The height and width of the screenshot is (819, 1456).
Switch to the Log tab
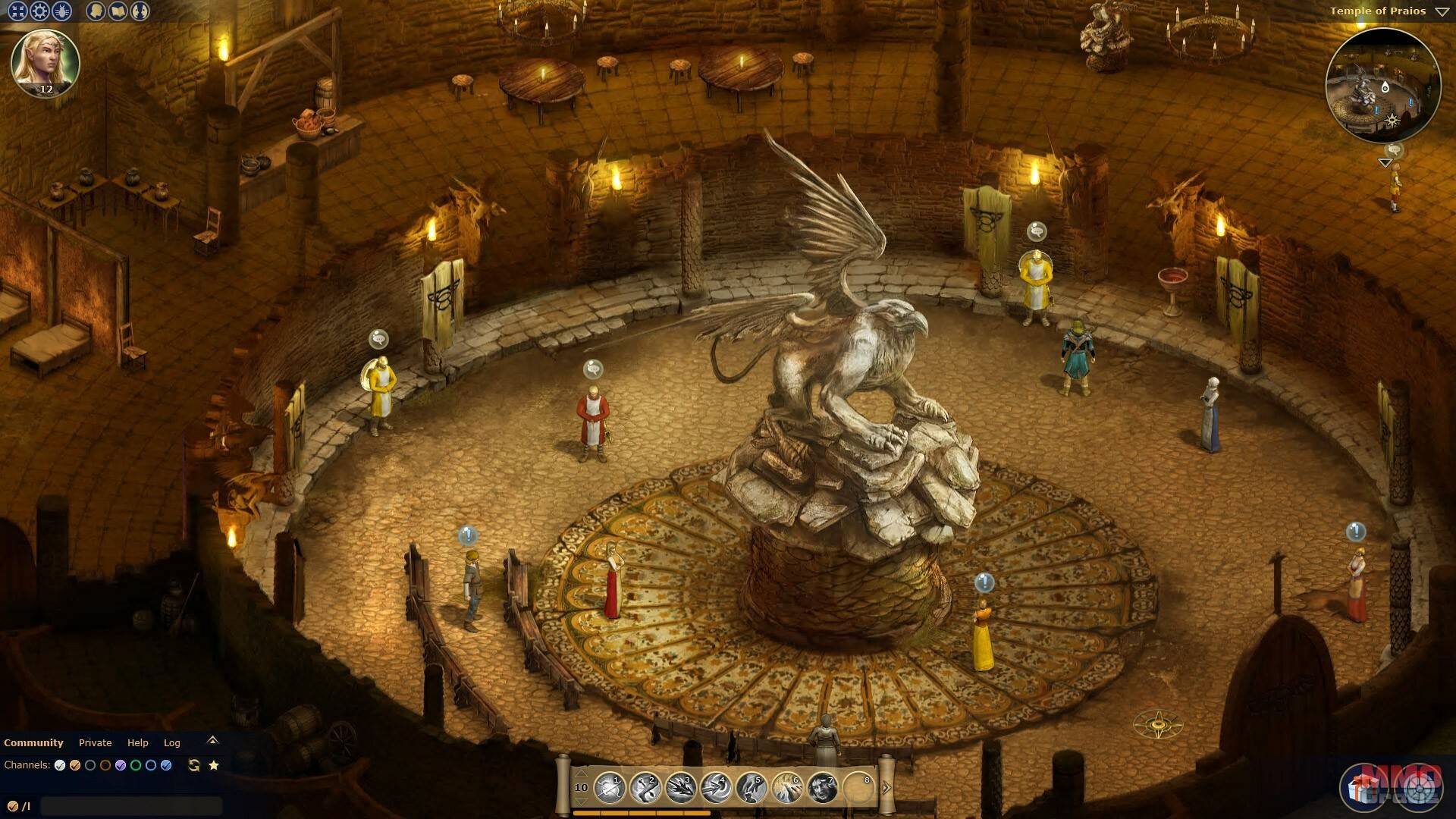172,742
